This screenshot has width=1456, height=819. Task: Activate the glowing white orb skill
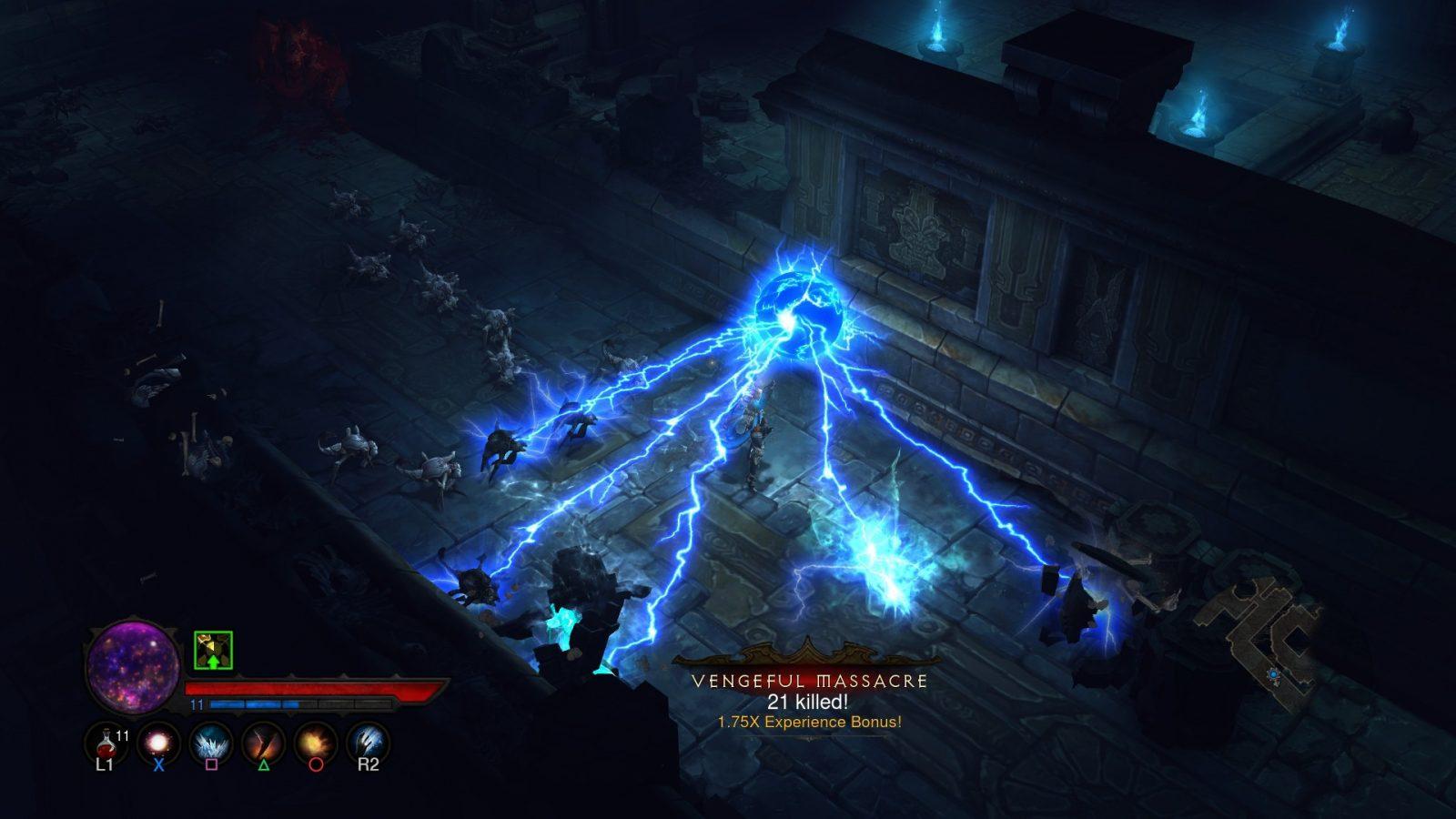coord(158,742)
